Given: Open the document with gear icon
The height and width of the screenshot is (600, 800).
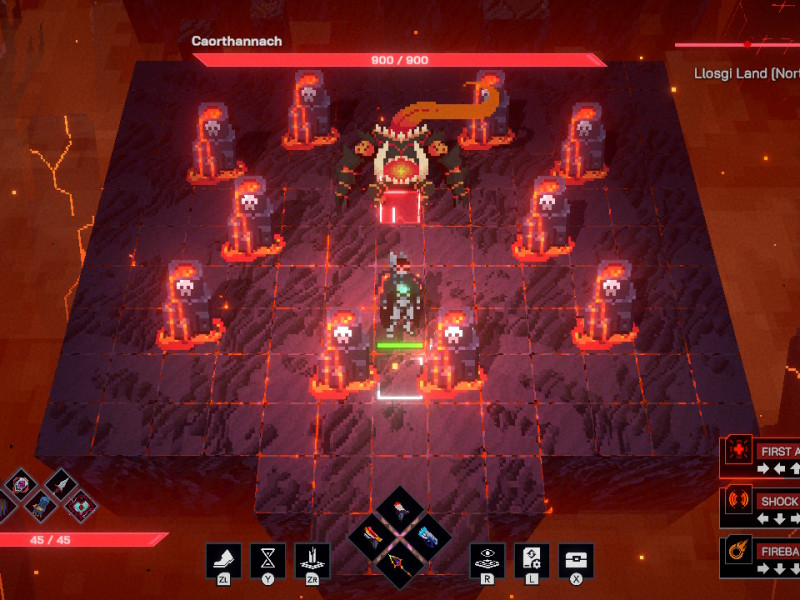Looking at the screenshot, I should [x=532, y=560].
